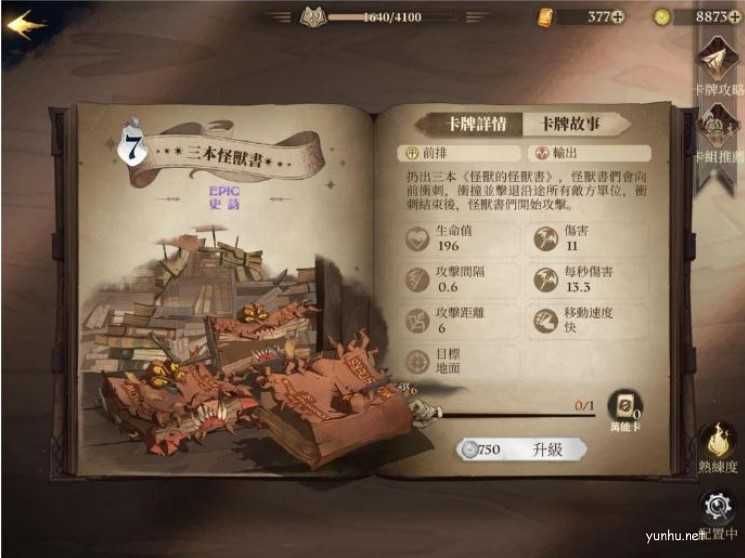Add orange ticket currency with plus button
Viewport: 745px width, 558px height.
(x=618, y=16)
